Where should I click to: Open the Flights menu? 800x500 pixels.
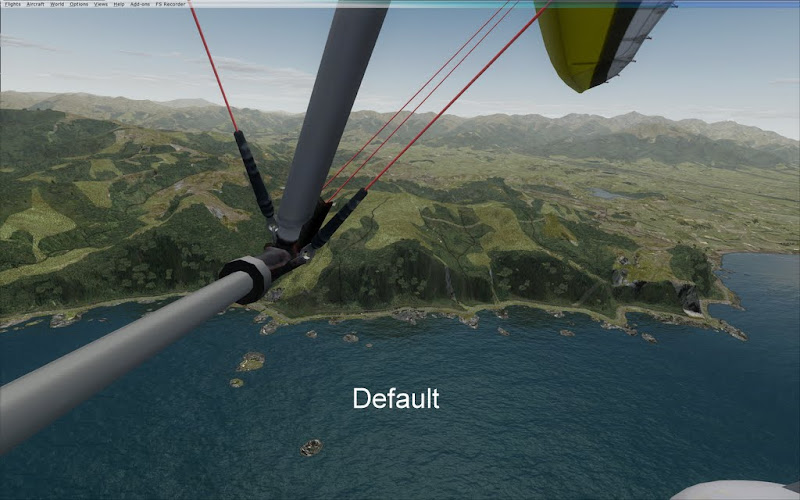pyautogui.click(x=13, y=4)
